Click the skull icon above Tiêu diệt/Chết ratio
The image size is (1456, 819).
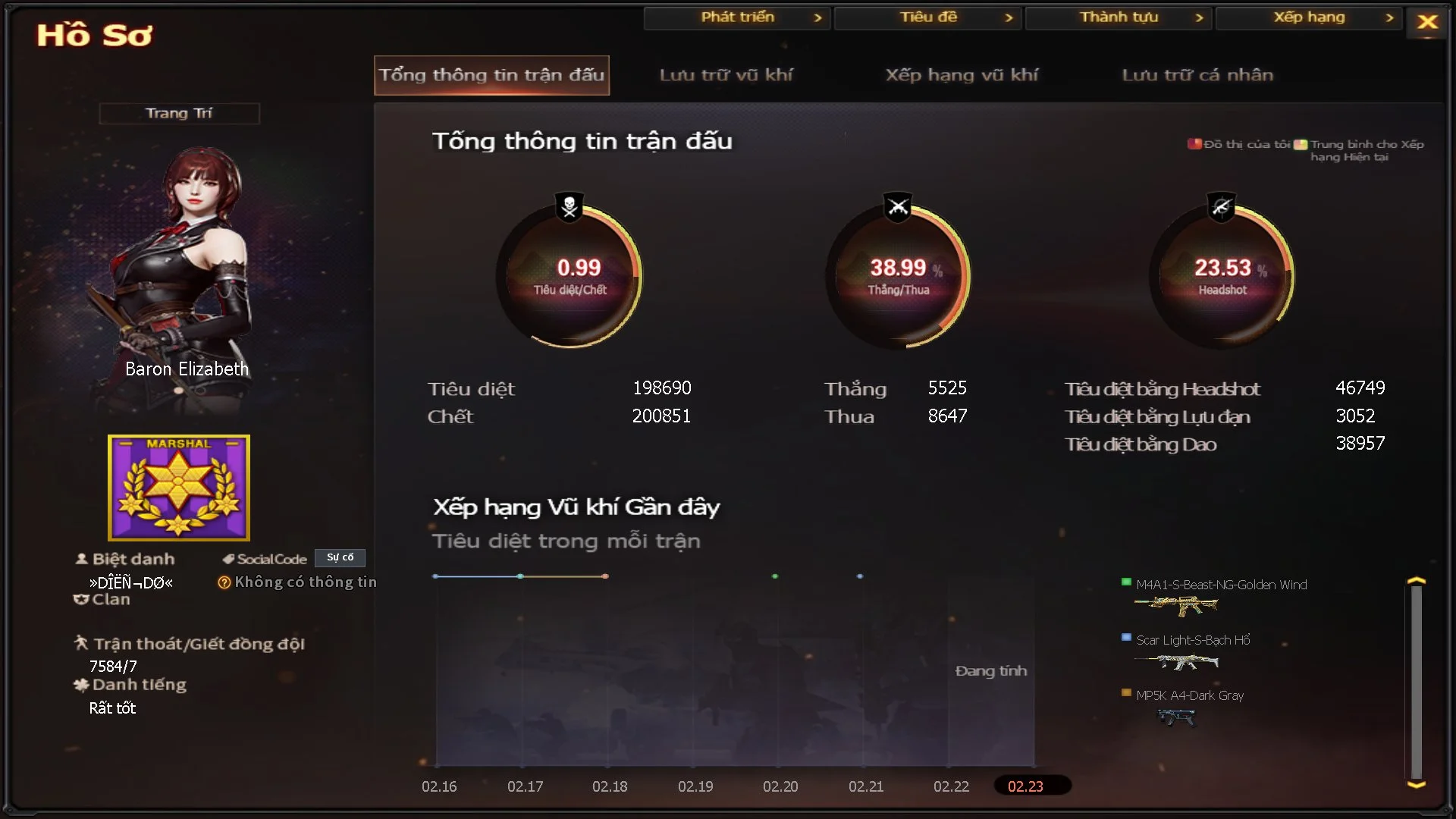(569, 205)
